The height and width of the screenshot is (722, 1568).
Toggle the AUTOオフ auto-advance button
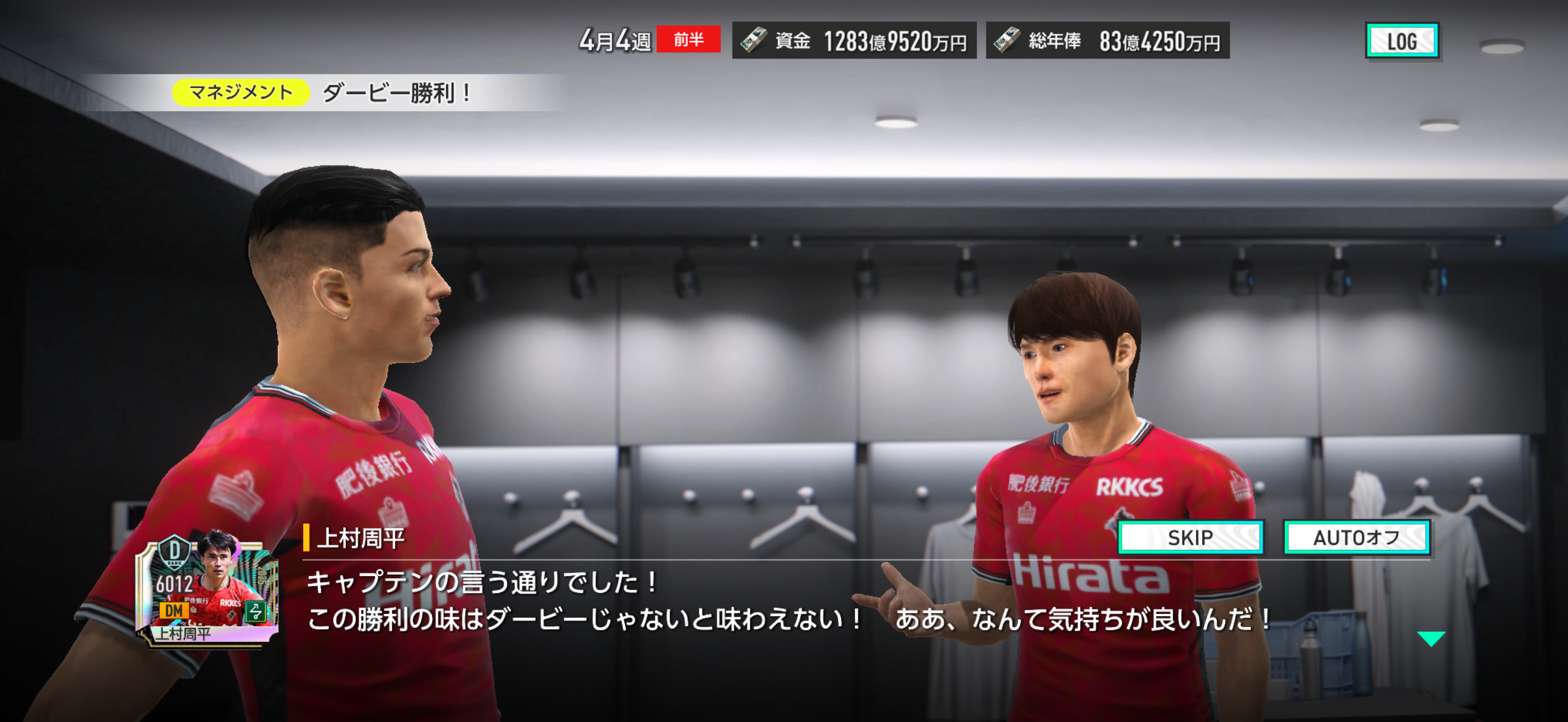tap(1356, 537)
